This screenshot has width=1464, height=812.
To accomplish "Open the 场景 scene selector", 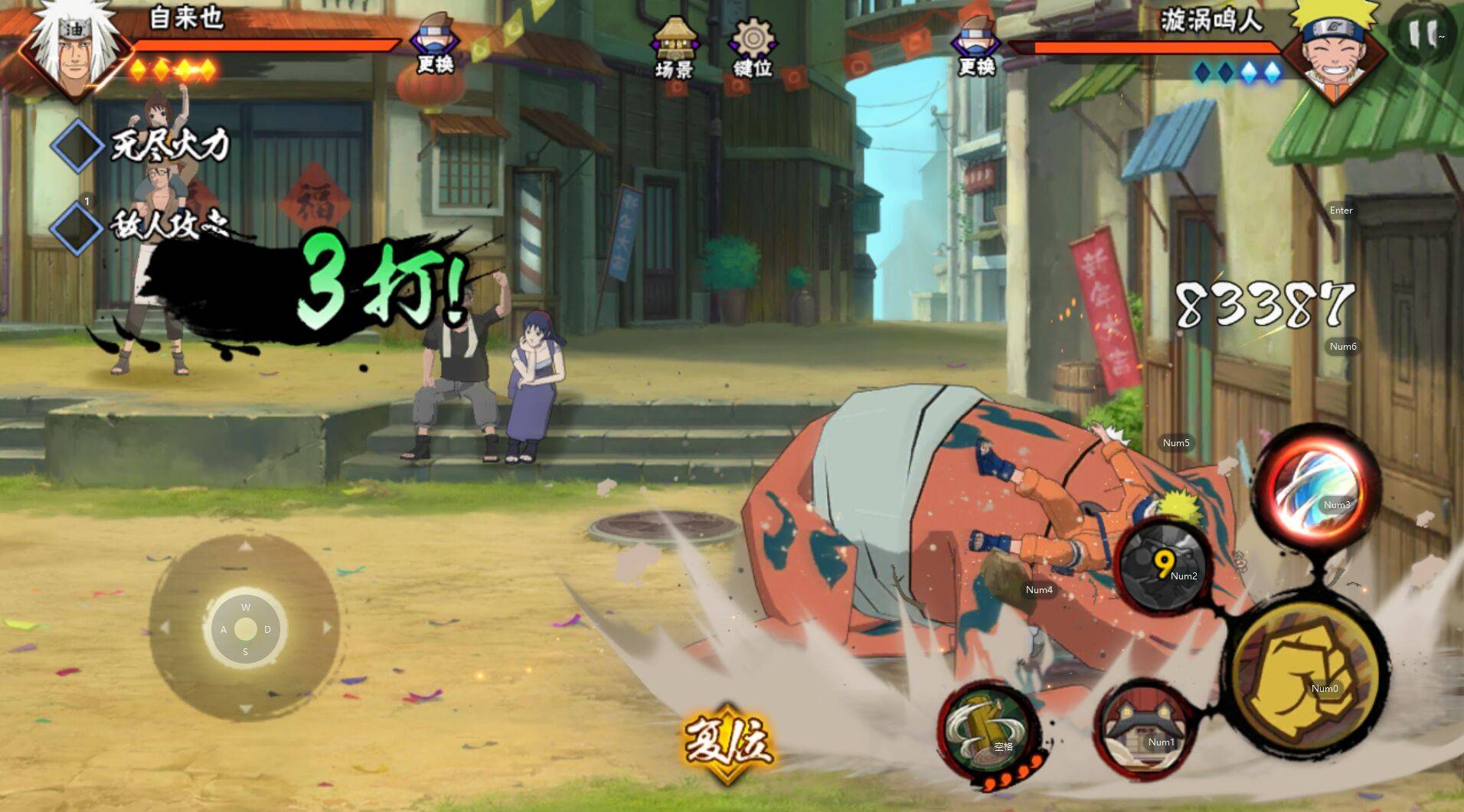I will click(674, 47).
